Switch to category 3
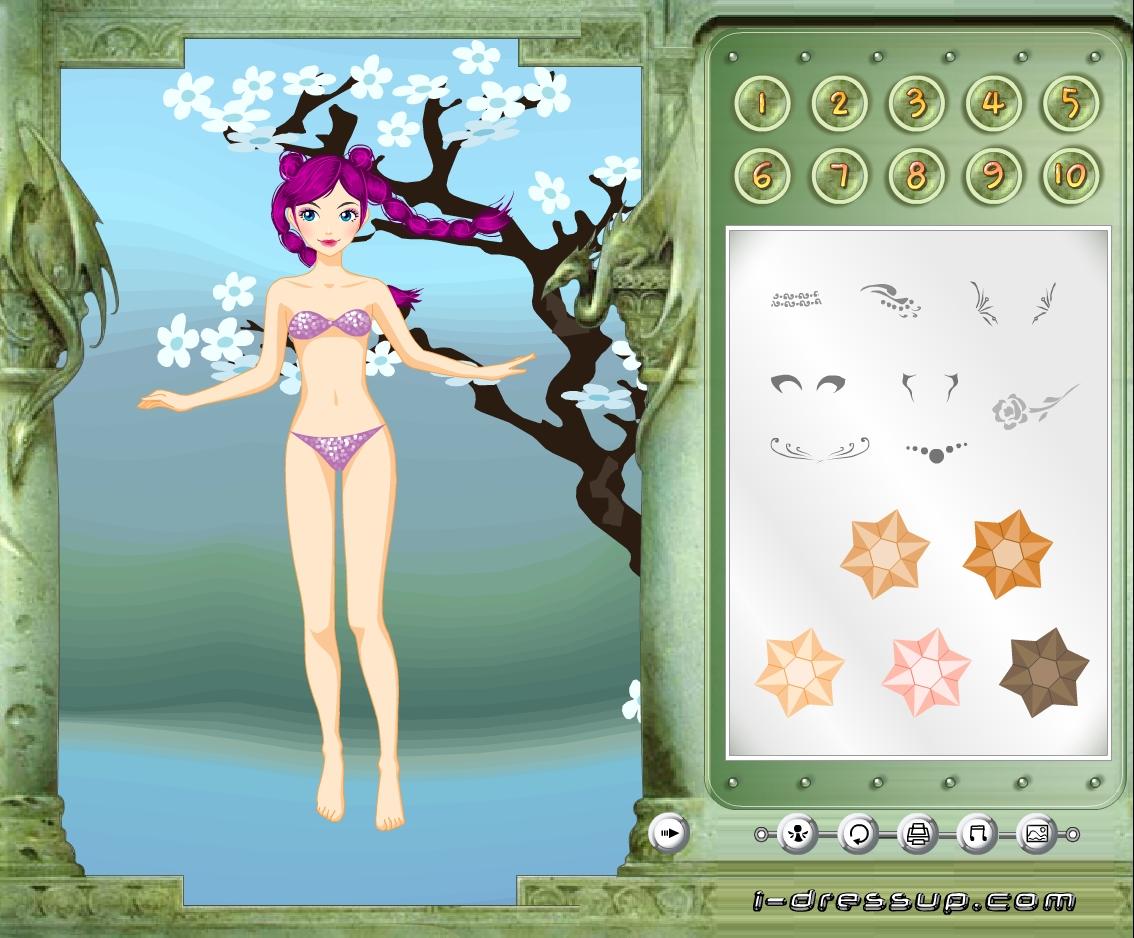This screenshot has height=938, width=1134. (916, 103)
